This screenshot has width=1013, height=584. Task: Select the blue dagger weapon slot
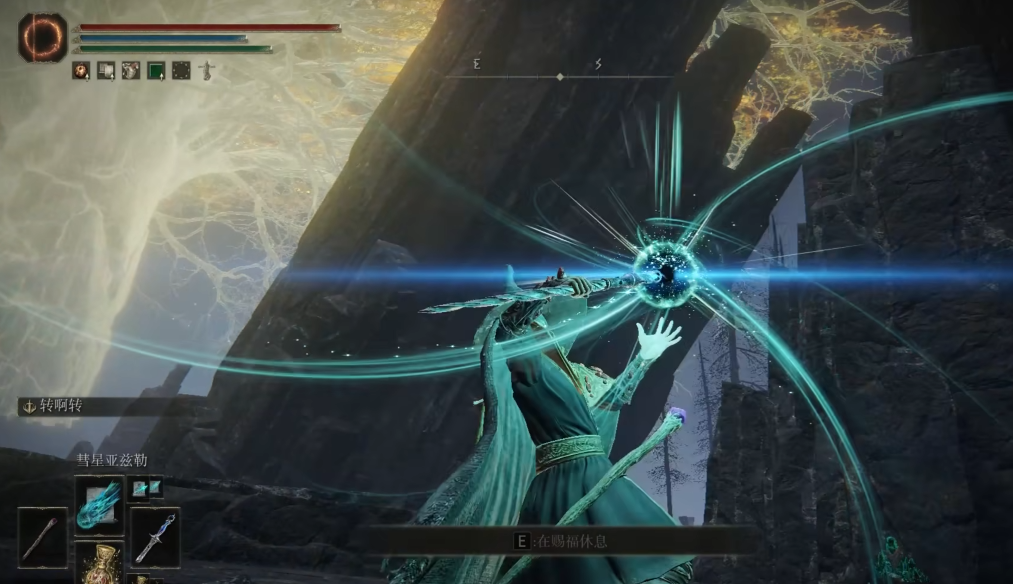click(x=155, y=538)
